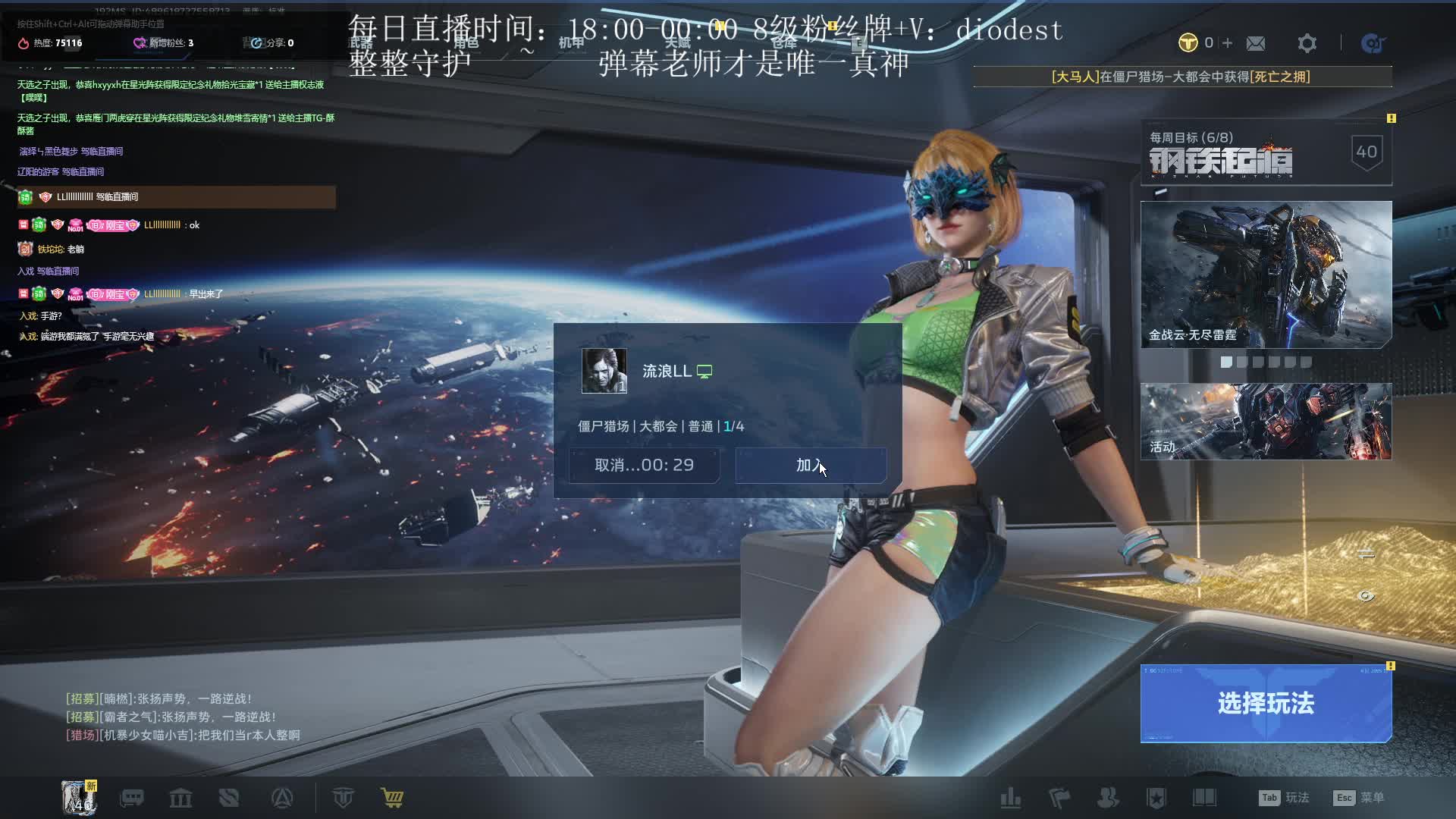Open the star shield badge icon
Viewport: 1456px width, 819px height.
click(x=1156, y=798)
